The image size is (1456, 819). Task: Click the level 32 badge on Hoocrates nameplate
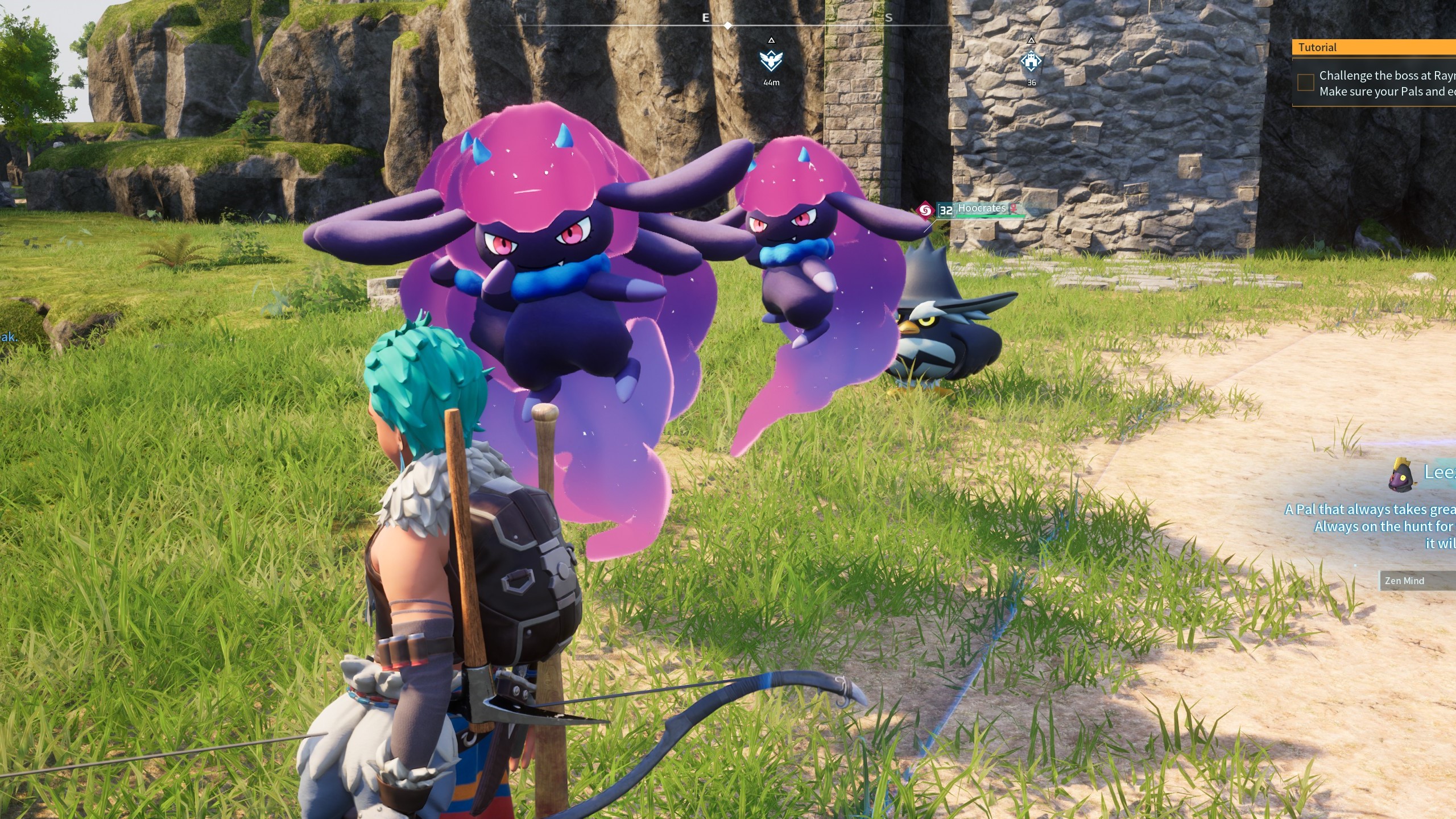click(946, 209)
